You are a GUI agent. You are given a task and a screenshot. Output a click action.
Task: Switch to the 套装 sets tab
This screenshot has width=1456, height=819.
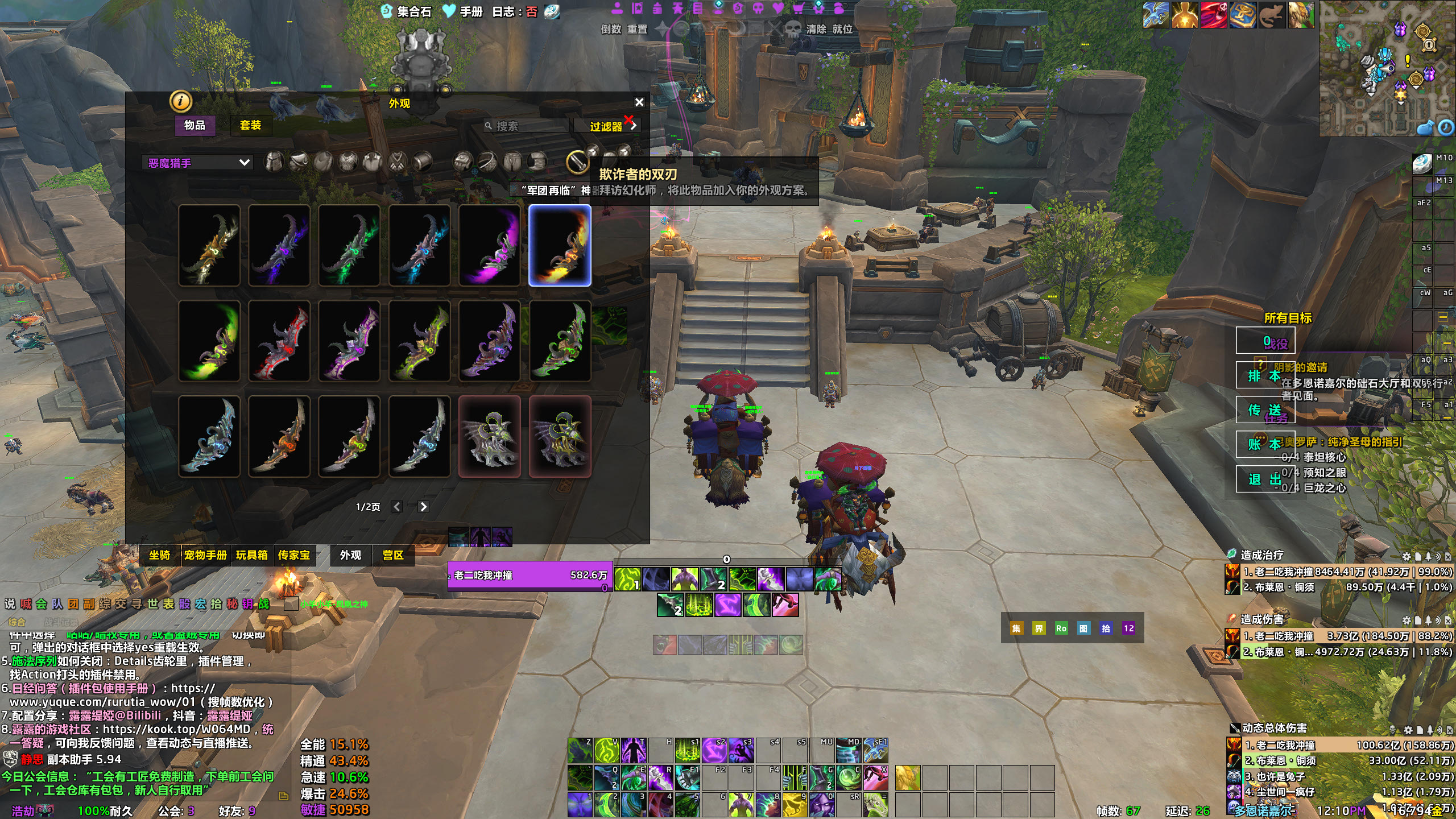(250, 125)
